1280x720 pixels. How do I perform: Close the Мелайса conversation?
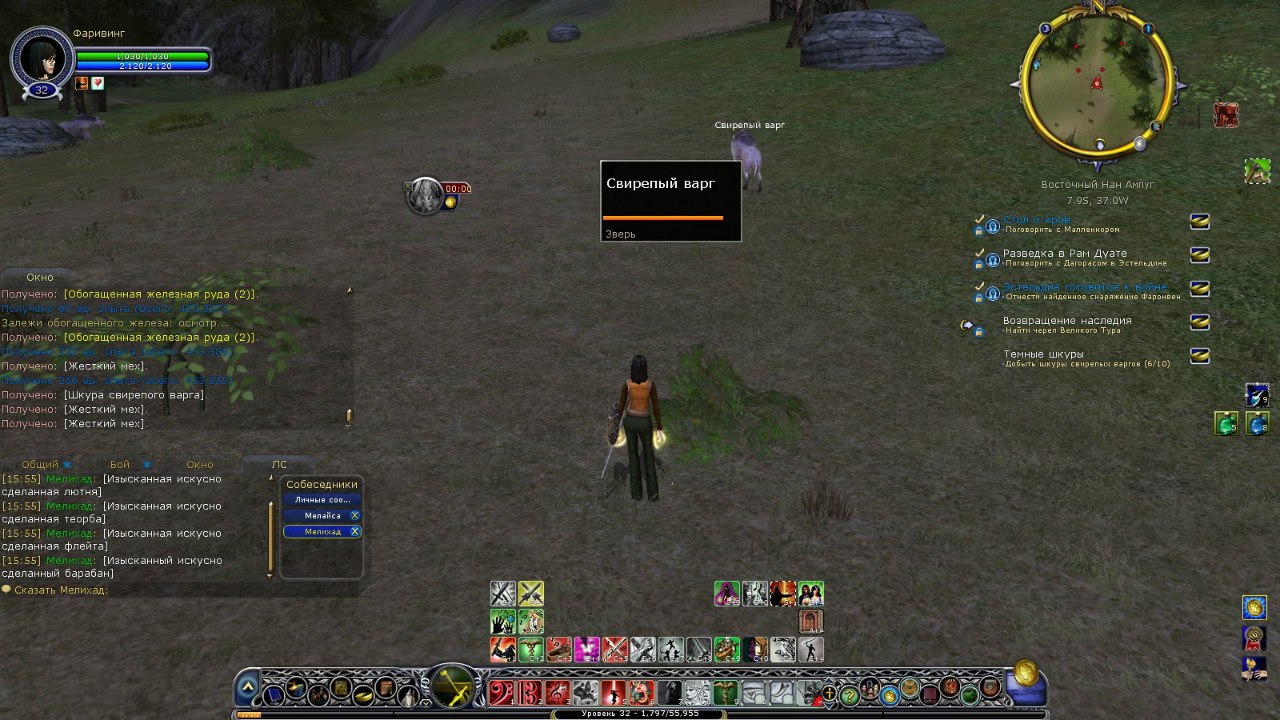355,515
